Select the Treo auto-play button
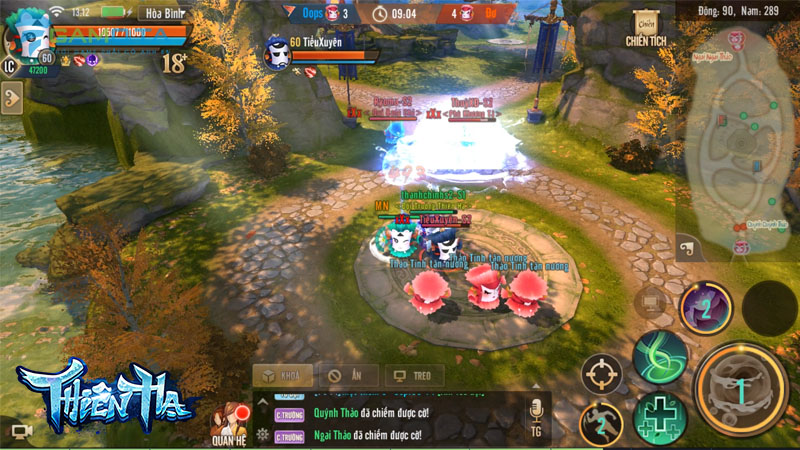 click(414, 377)
